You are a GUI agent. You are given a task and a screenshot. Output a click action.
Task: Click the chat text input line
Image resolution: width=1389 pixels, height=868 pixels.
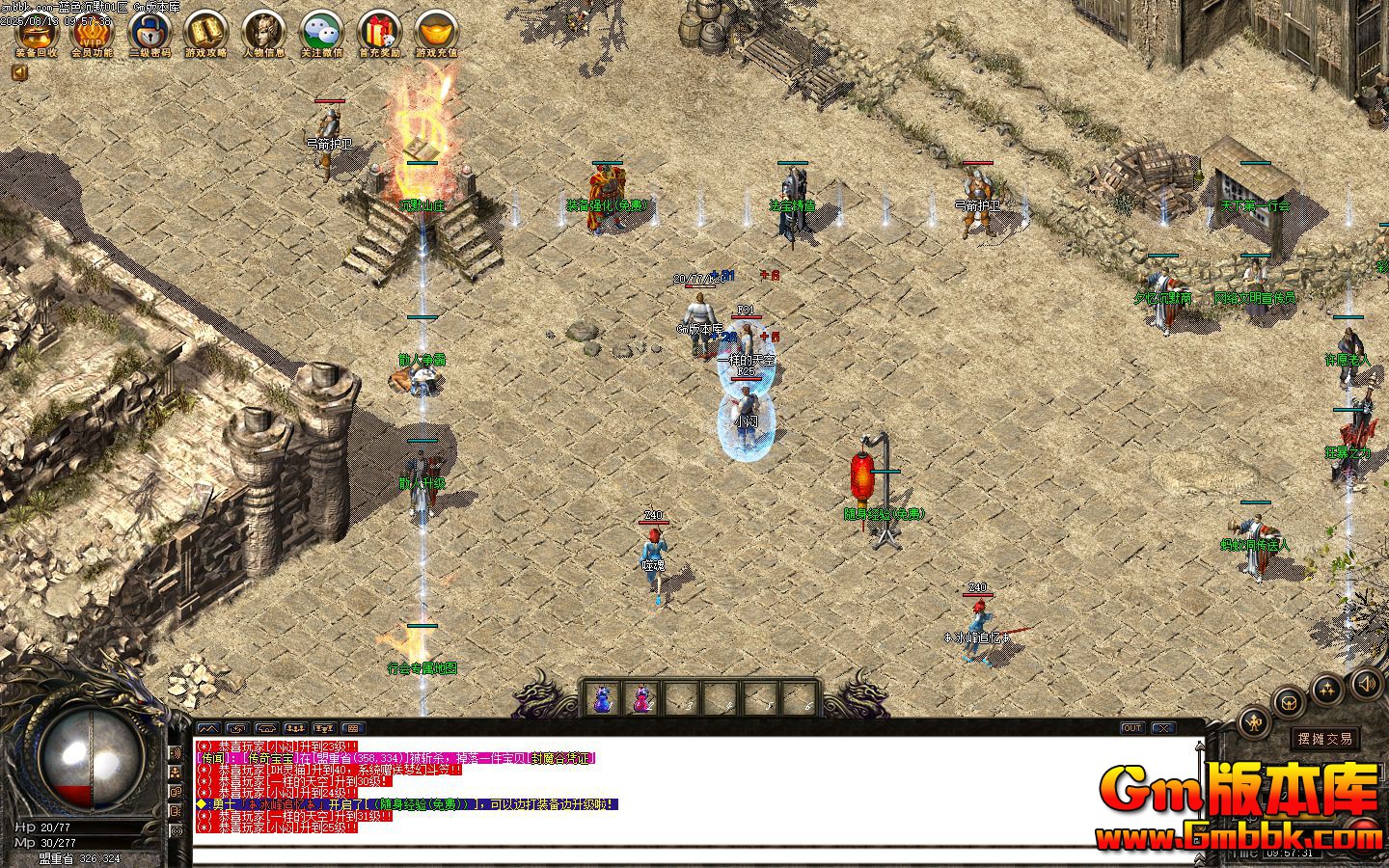pos(675,854)
